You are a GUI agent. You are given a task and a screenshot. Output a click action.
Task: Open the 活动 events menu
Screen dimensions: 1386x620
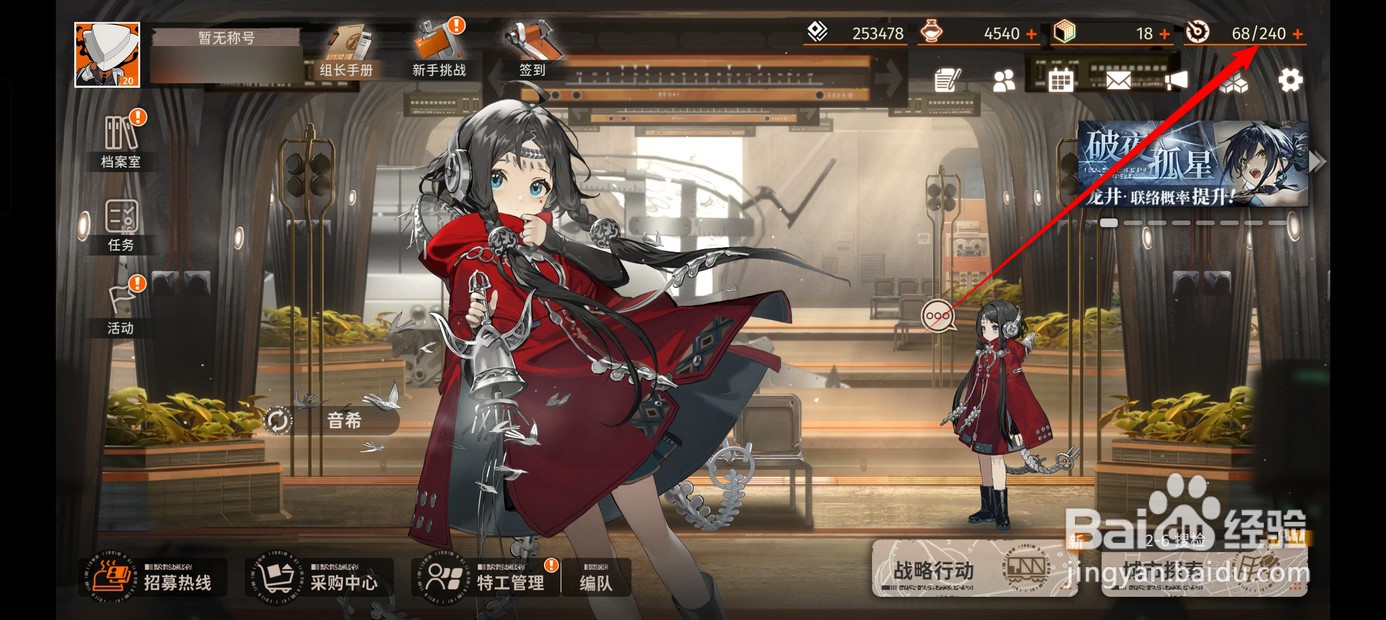(121, 307)
